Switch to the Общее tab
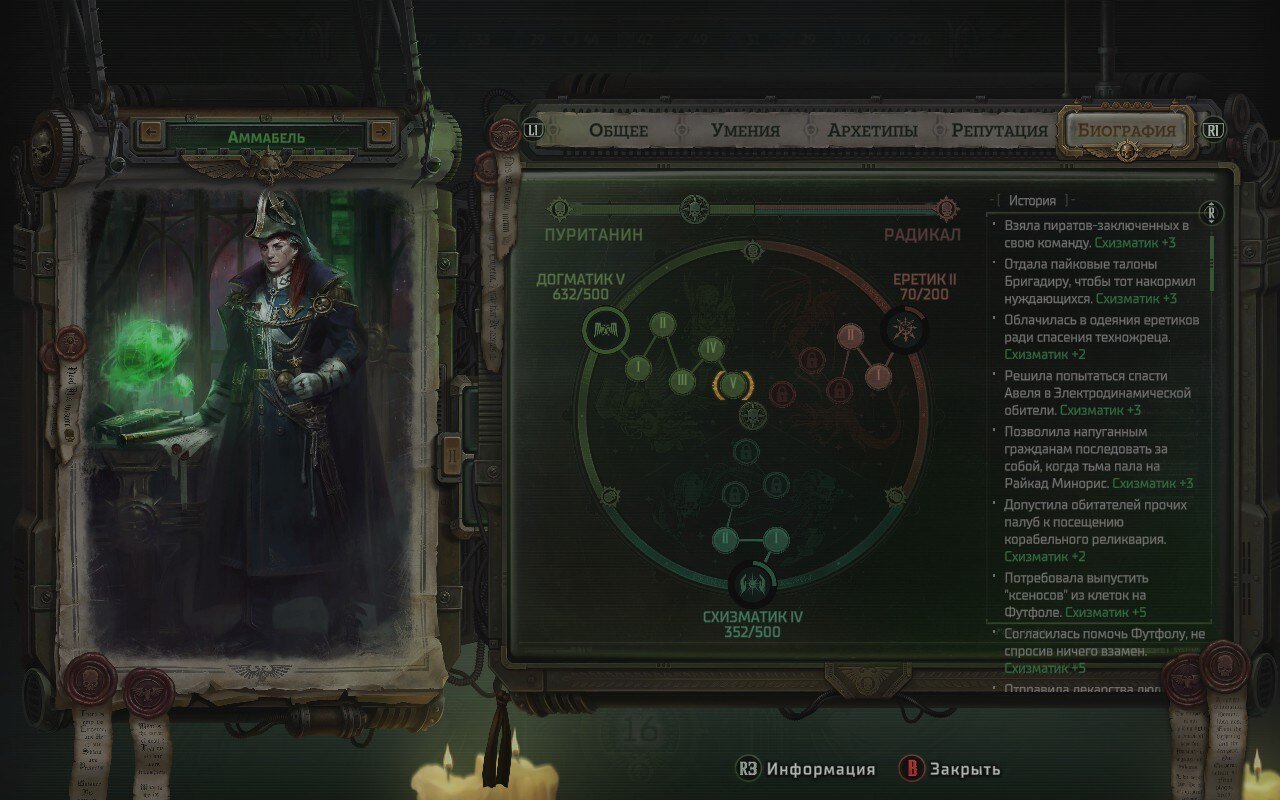The image size is (1280, 800). (x=618, y=130)
